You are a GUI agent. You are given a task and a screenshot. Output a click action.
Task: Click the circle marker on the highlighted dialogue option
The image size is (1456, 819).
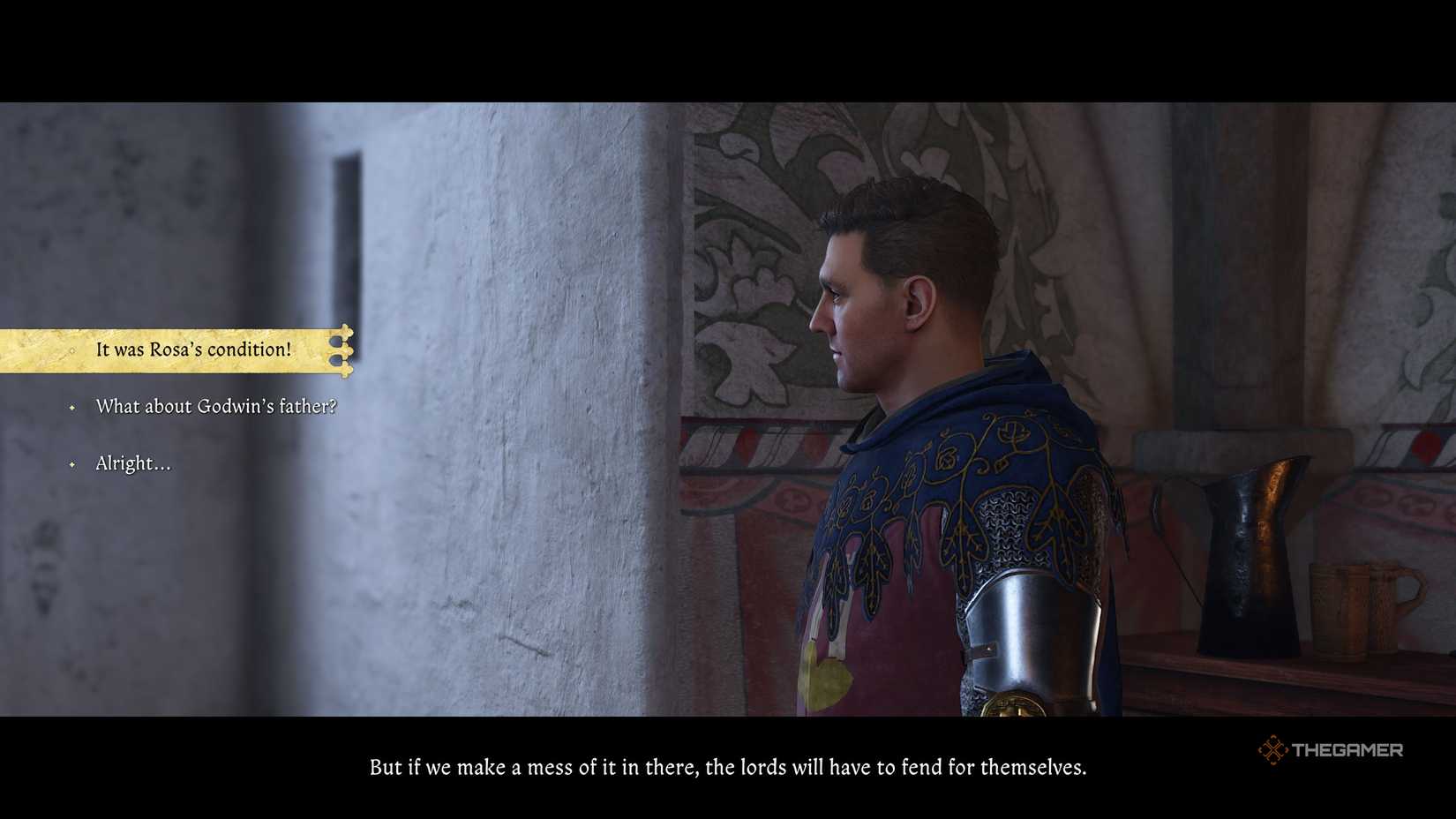(72, 349)
